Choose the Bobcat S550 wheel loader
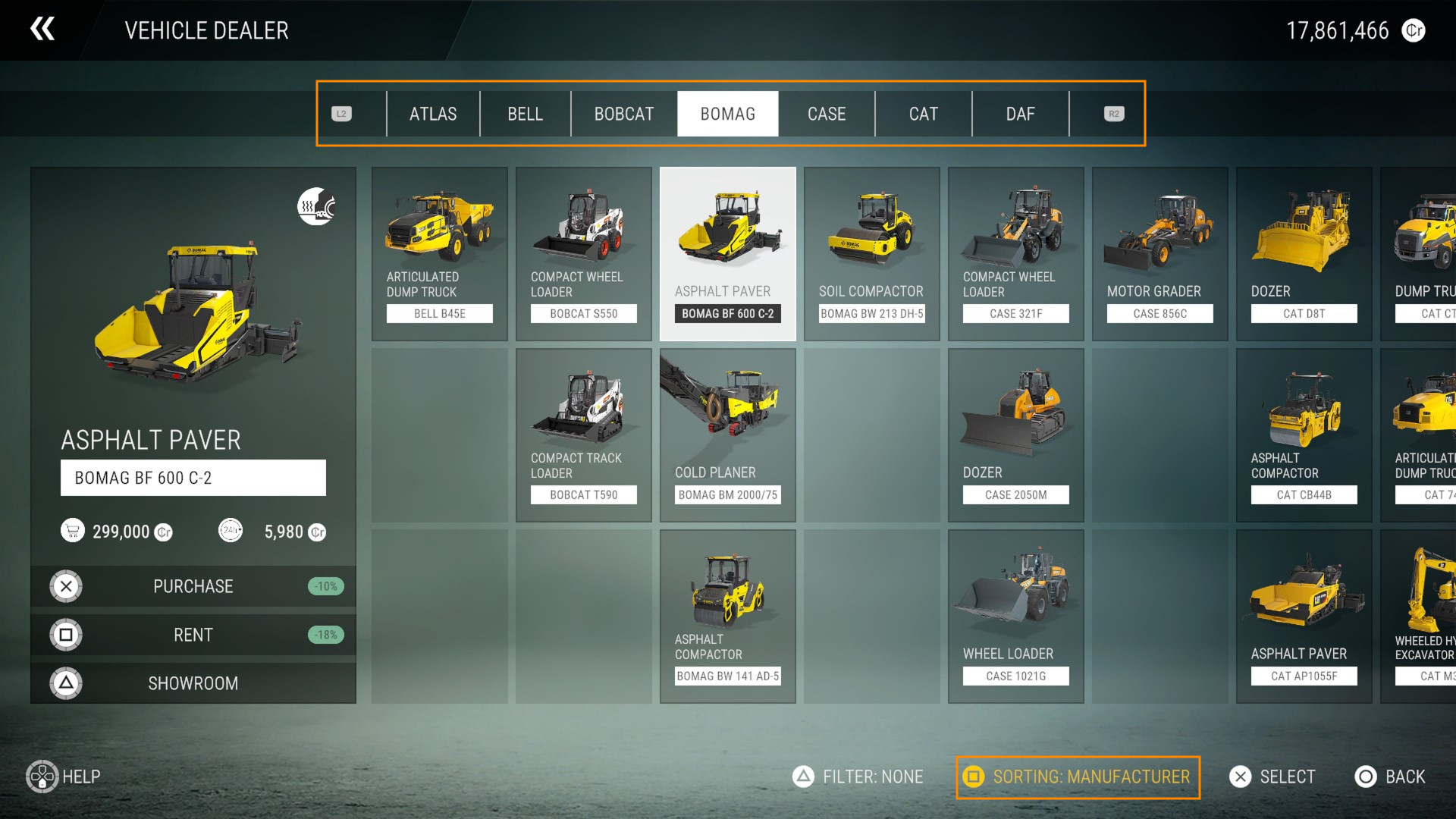This screenshot has width=1456, height=819. 584,254
